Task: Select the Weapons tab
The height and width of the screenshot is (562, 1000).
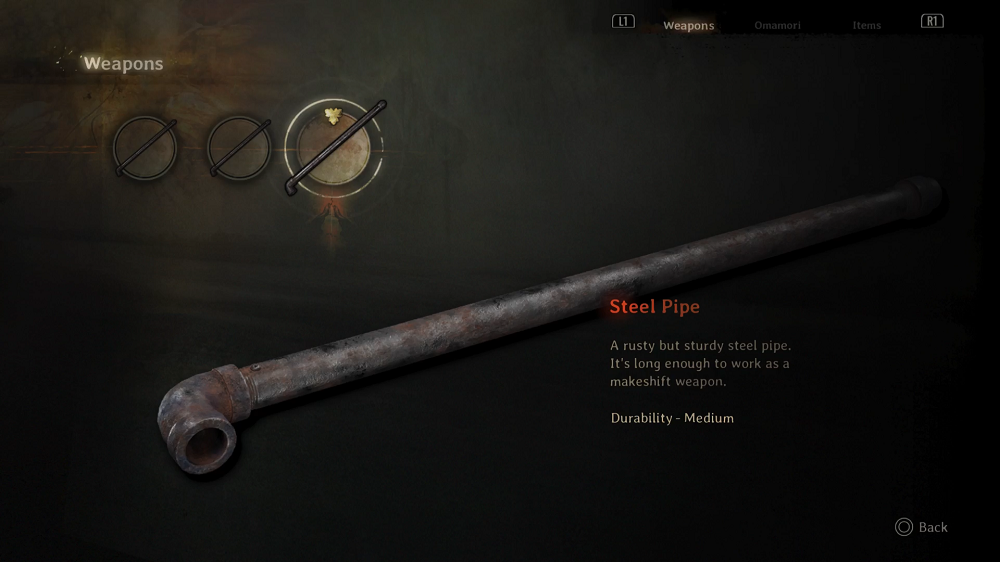Action: pos(689,25)
